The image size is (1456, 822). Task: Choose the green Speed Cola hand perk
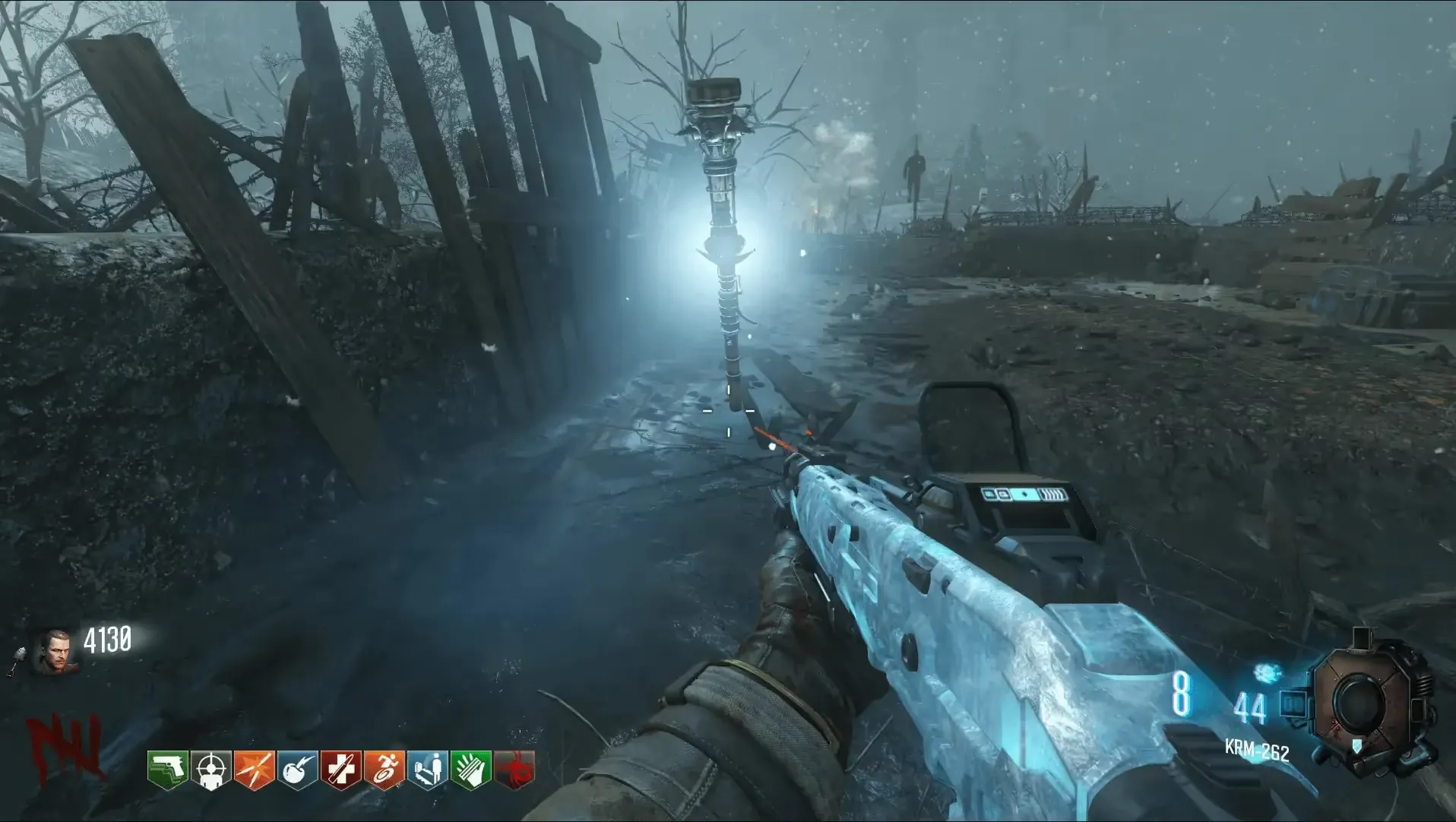(x=470, y=770)
